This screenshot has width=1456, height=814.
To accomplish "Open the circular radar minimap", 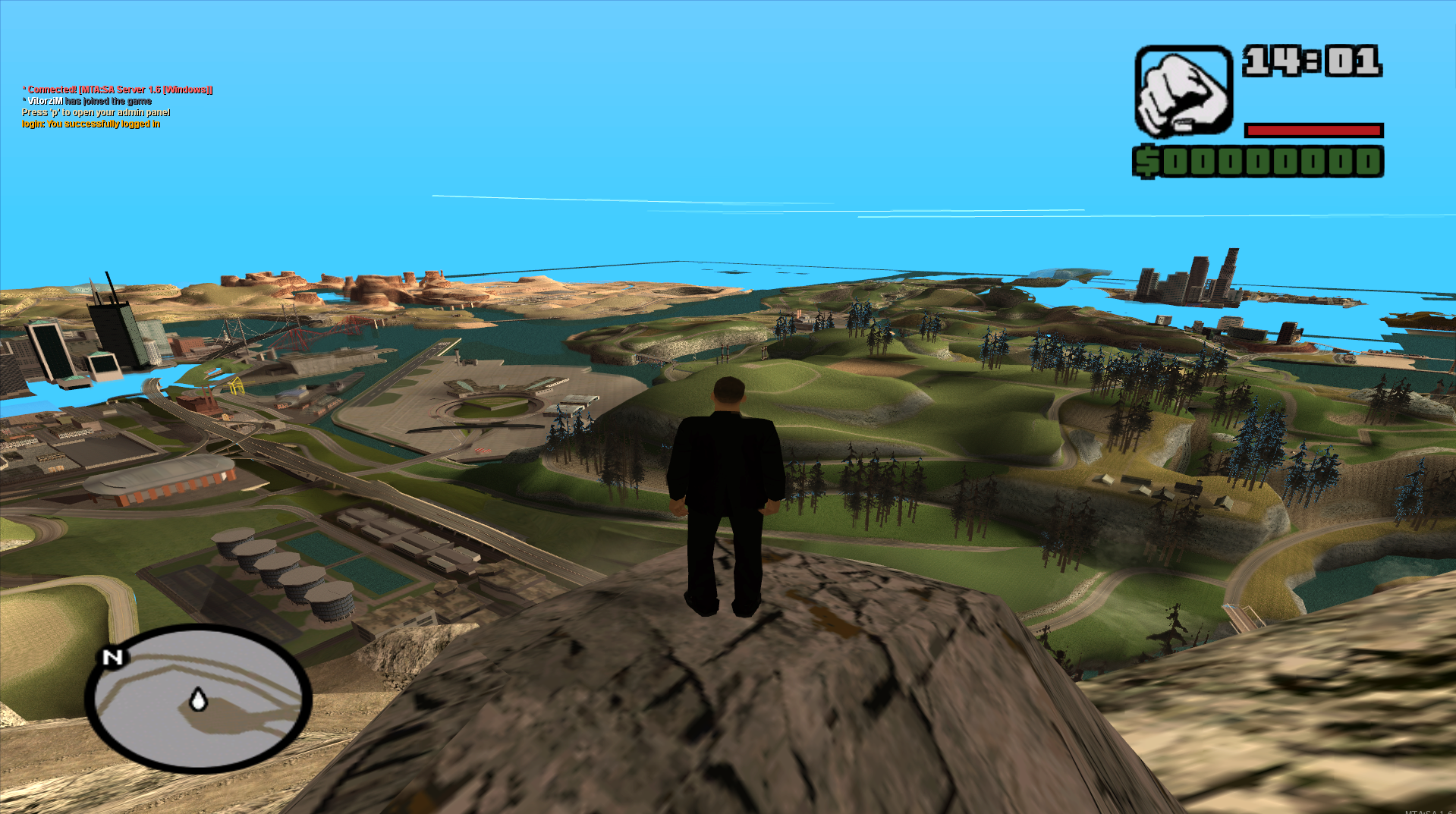I will (x=198, y=698).
